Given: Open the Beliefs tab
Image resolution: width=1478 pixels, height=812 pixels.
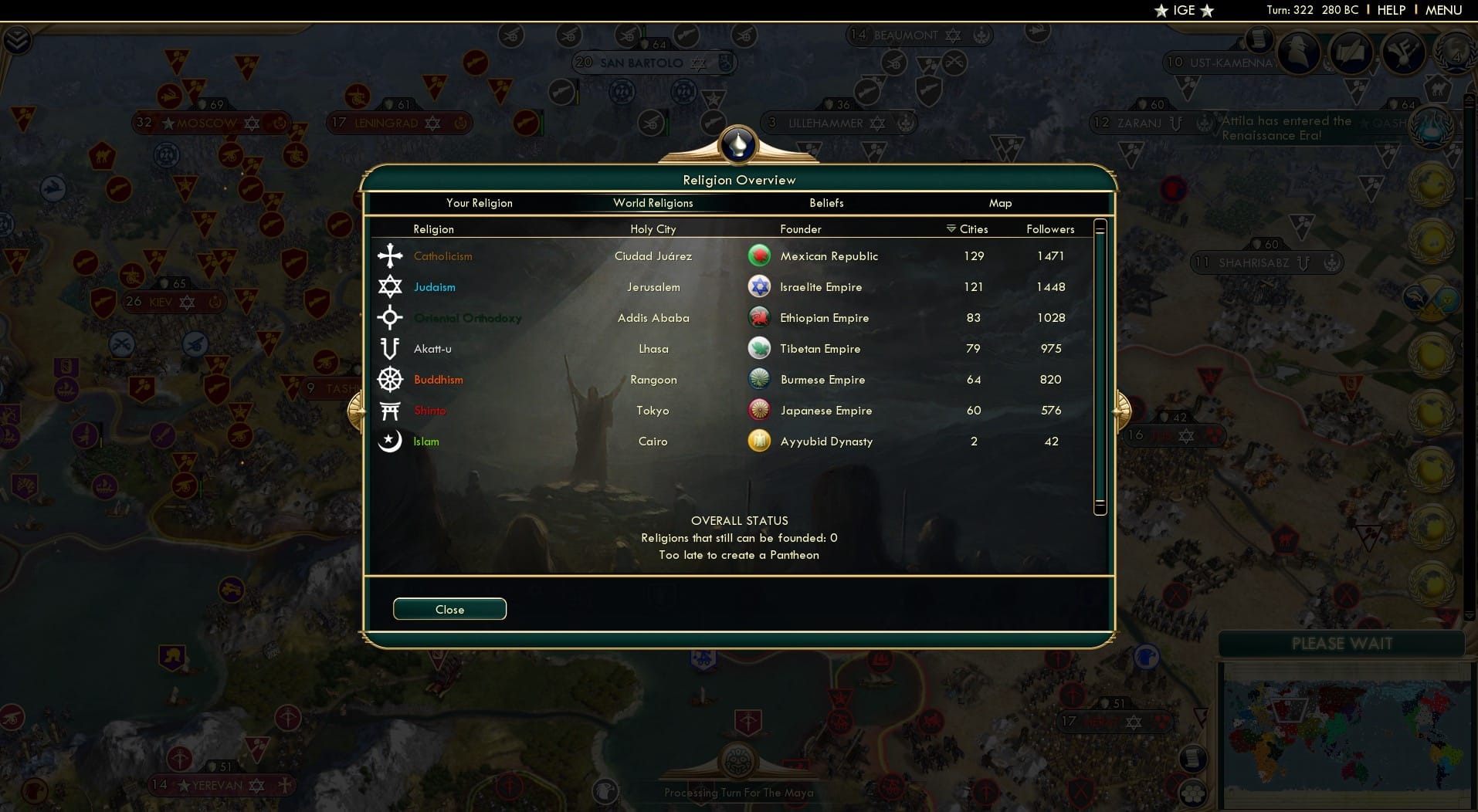Looking at the screenshot, I should (825, 203).
